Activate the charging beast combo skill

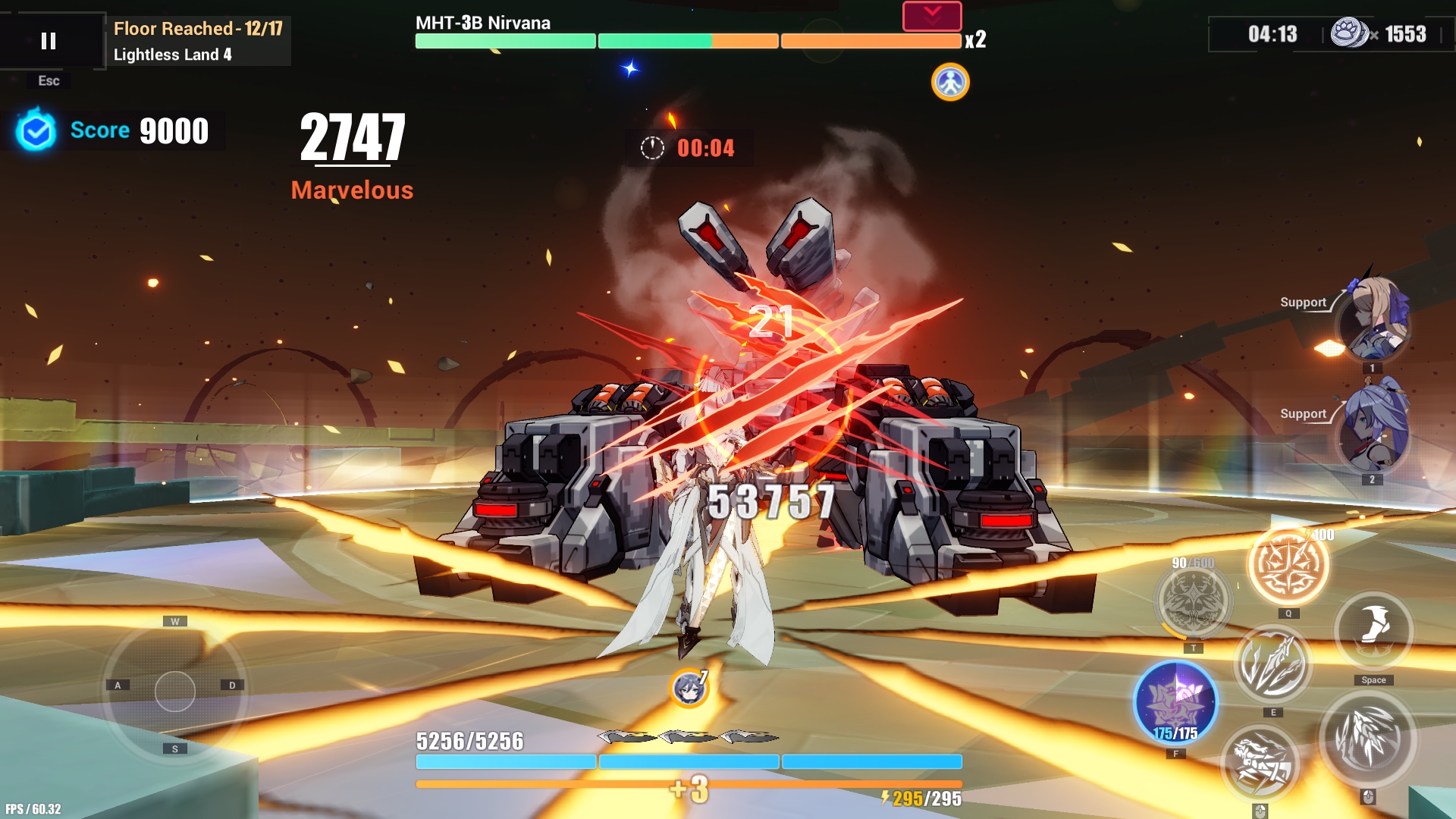pyautogui.click(x=1260, y=763)
